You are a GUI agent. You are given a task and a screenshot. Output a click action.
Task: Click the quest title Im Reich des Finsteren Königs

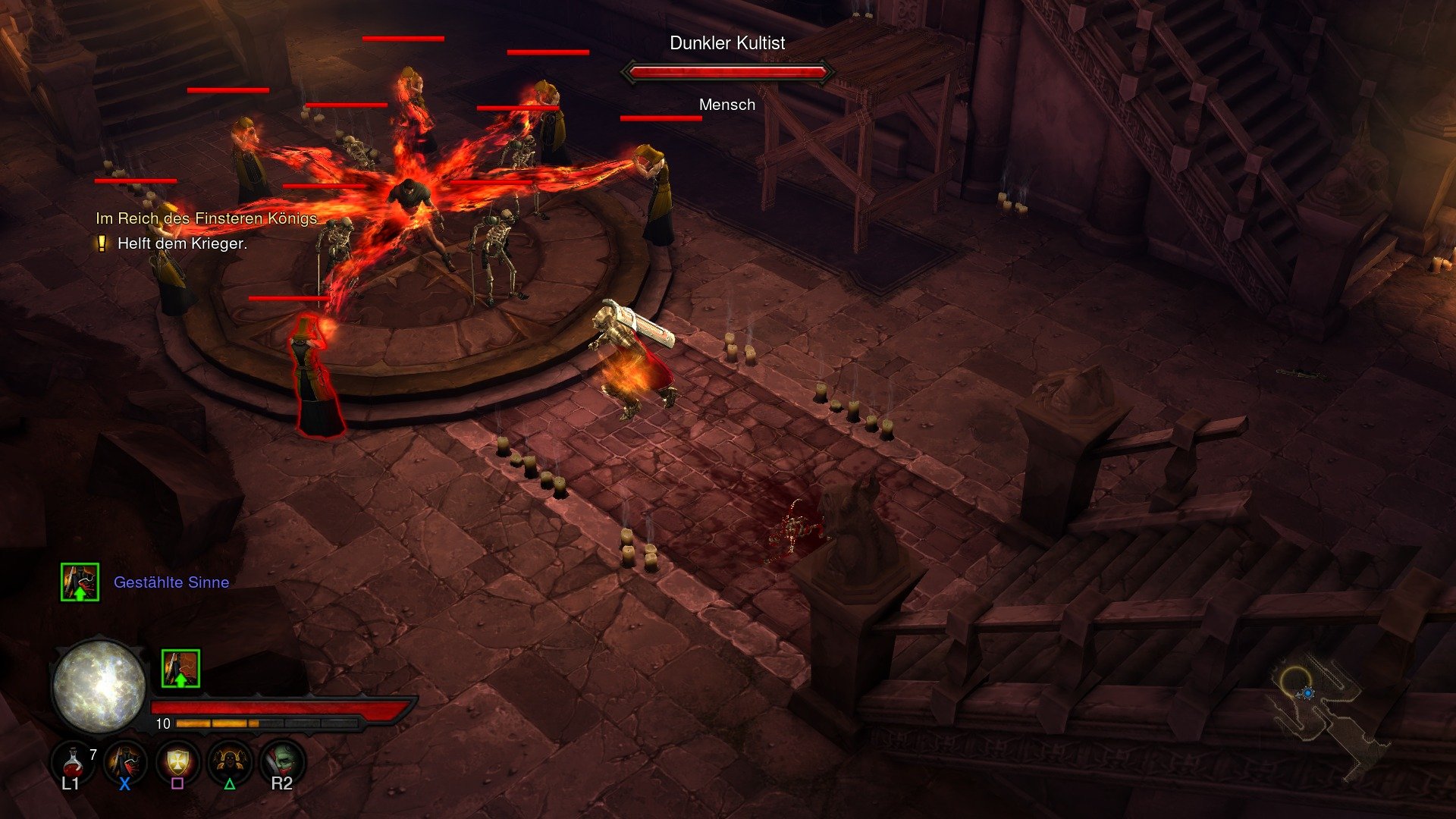[206, 218]
